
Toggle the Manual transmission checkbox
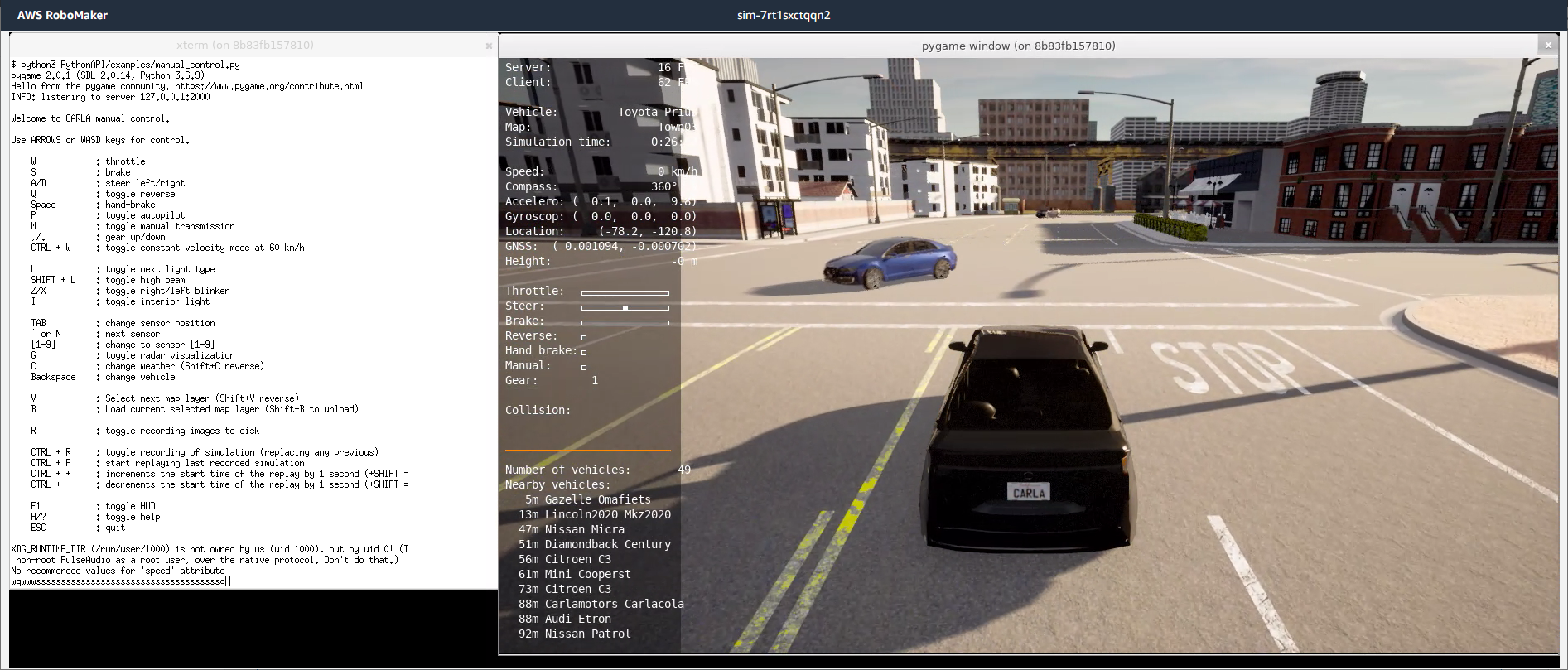coord(584,367)
